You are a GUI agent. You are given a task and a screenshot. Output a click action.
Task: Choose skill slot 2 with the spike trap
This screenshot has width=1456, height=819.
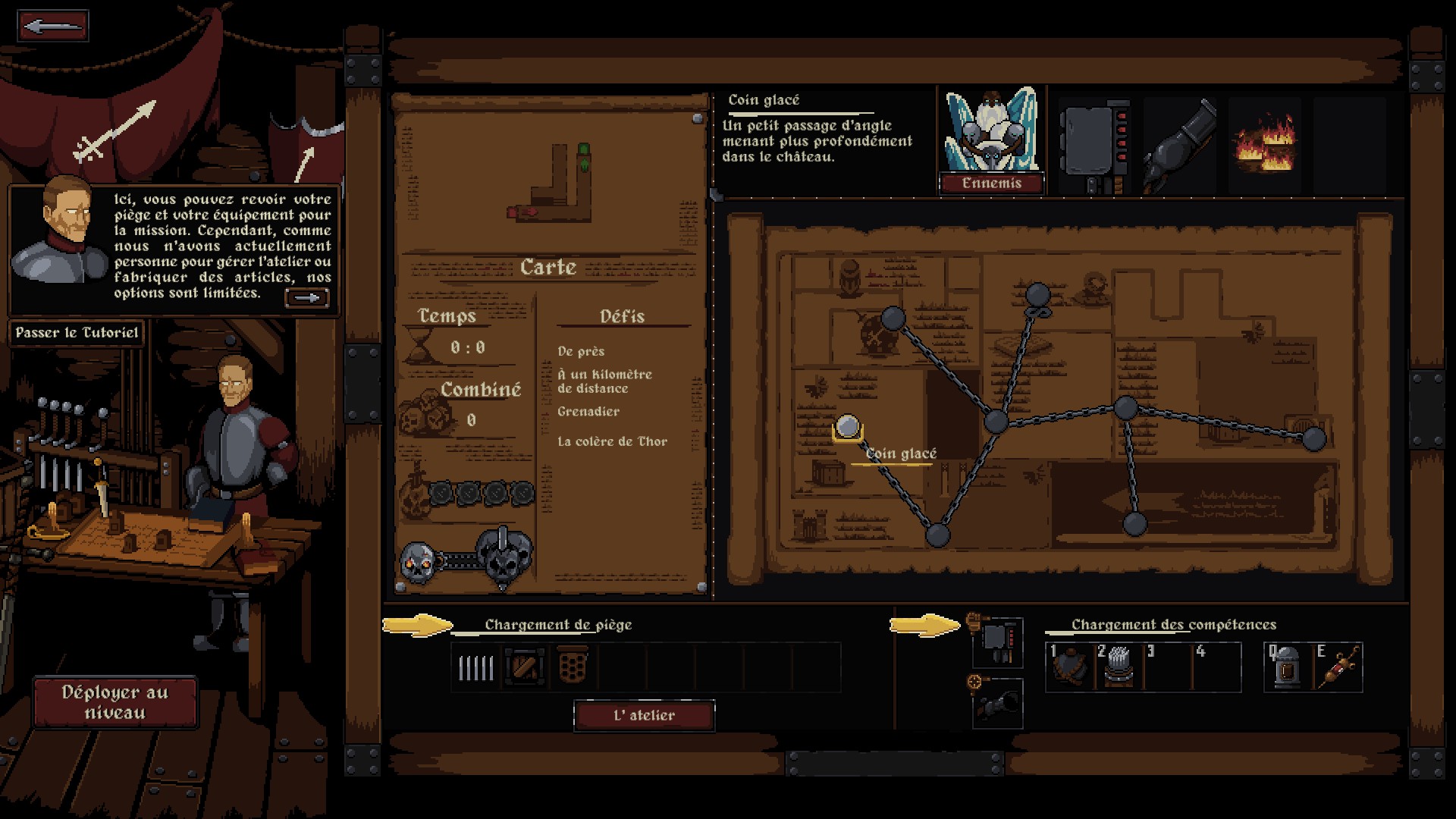[x=1119, y=667]
